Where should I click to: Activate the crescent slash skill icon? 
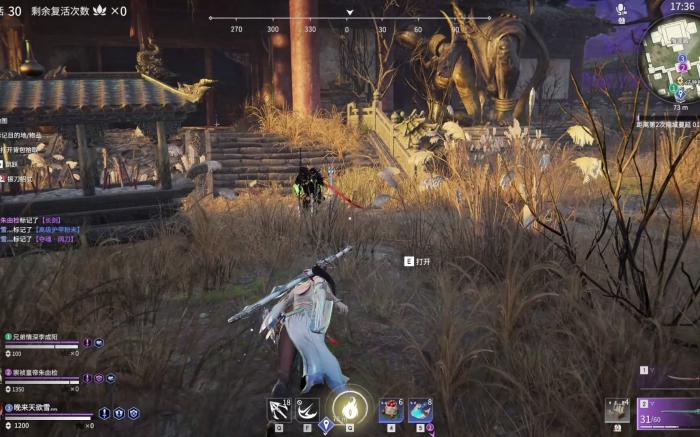pos(307,408)
